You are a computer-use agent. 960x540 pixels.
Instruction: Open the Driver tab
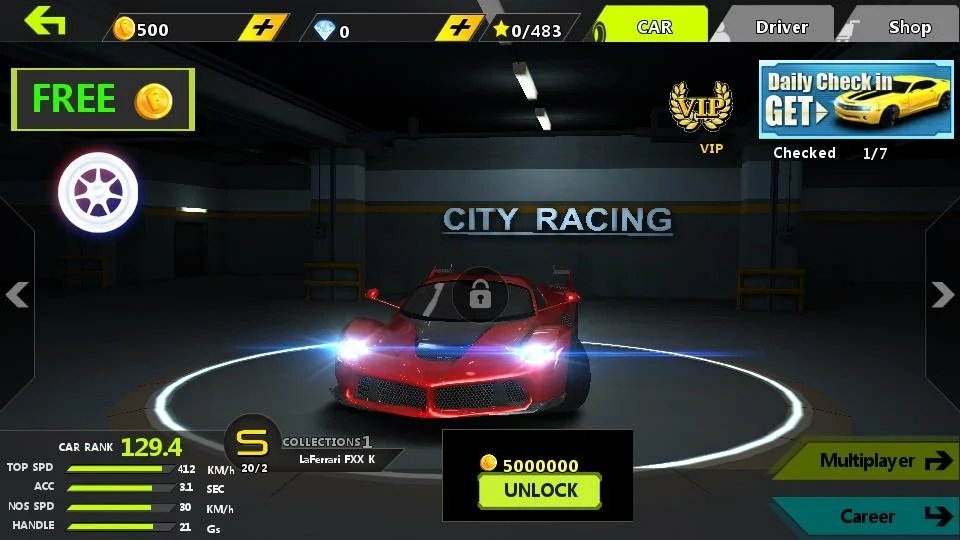781,27
